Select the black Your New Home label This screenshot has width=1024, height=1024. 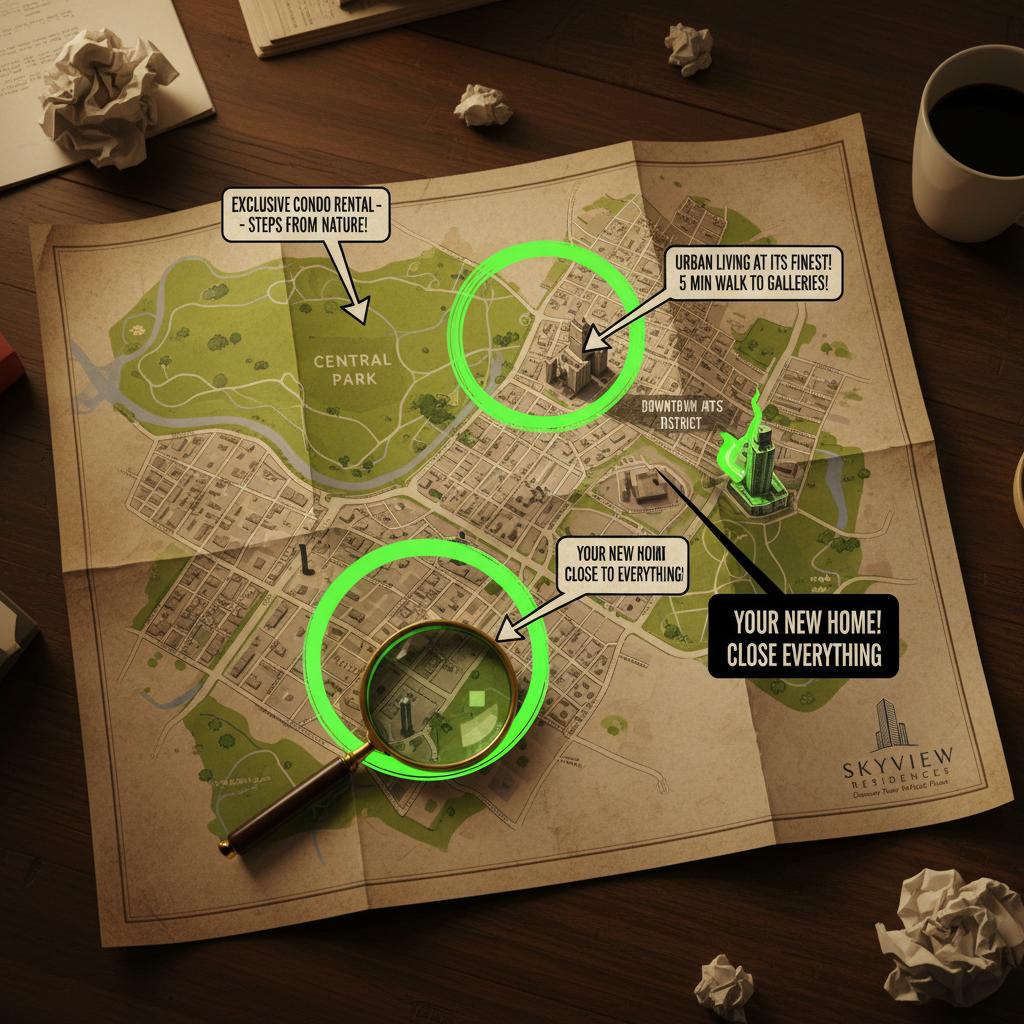point(803,638)
